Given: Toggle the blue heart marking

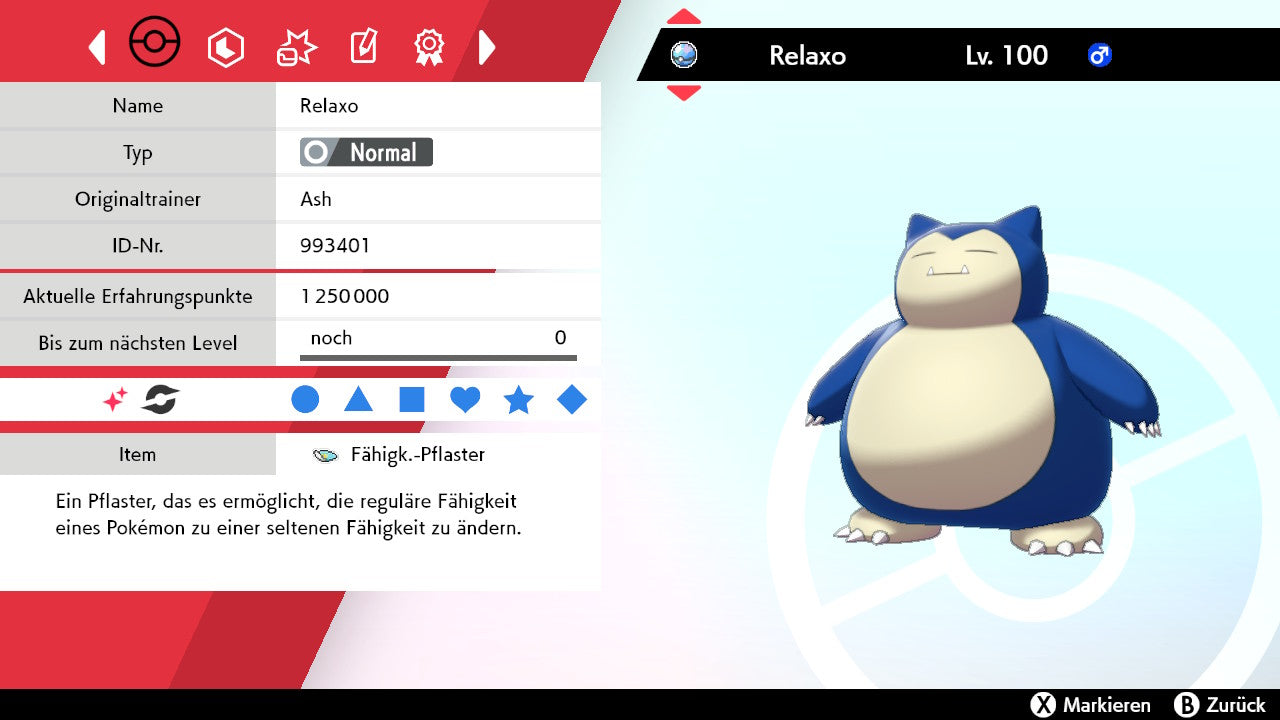Looking at the screenshot, I should [465, 400].
